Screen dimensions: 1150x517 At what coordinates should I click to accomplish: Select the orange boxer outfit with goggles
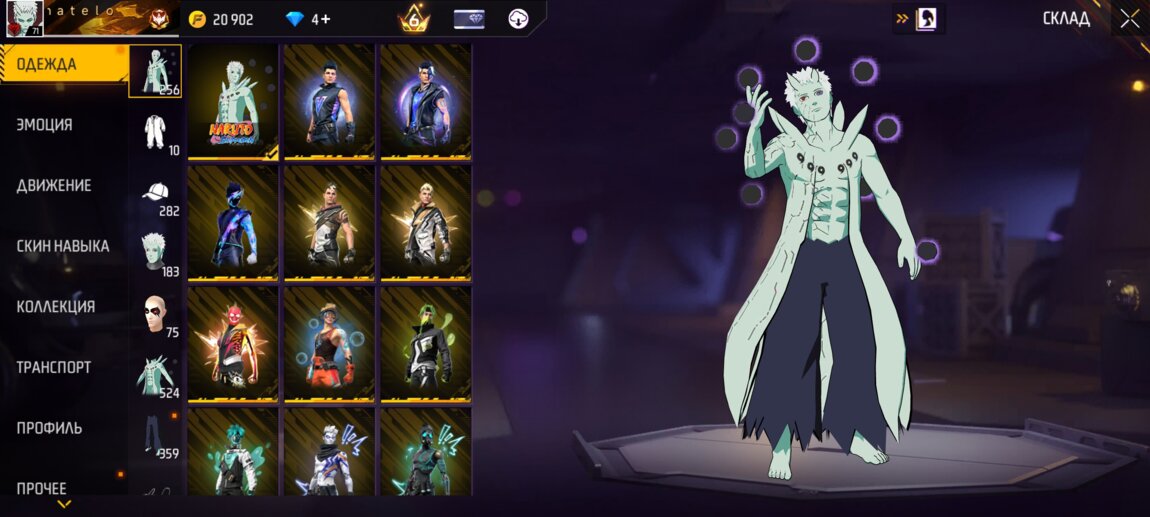pyautogui.click(x=329, y=343)
